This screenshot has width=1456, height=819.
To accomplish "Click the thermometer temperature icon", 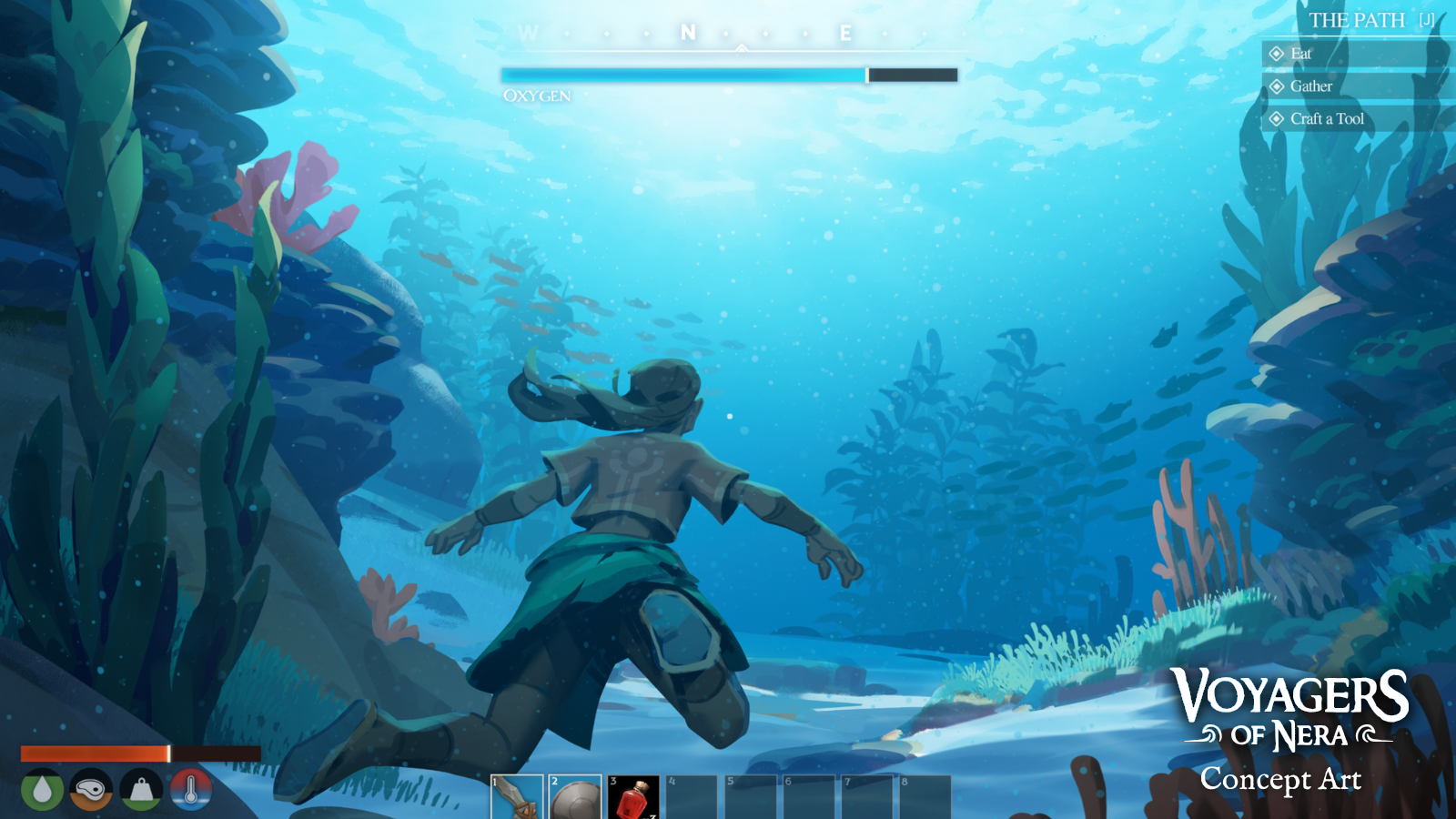I will tap(189, 790).
